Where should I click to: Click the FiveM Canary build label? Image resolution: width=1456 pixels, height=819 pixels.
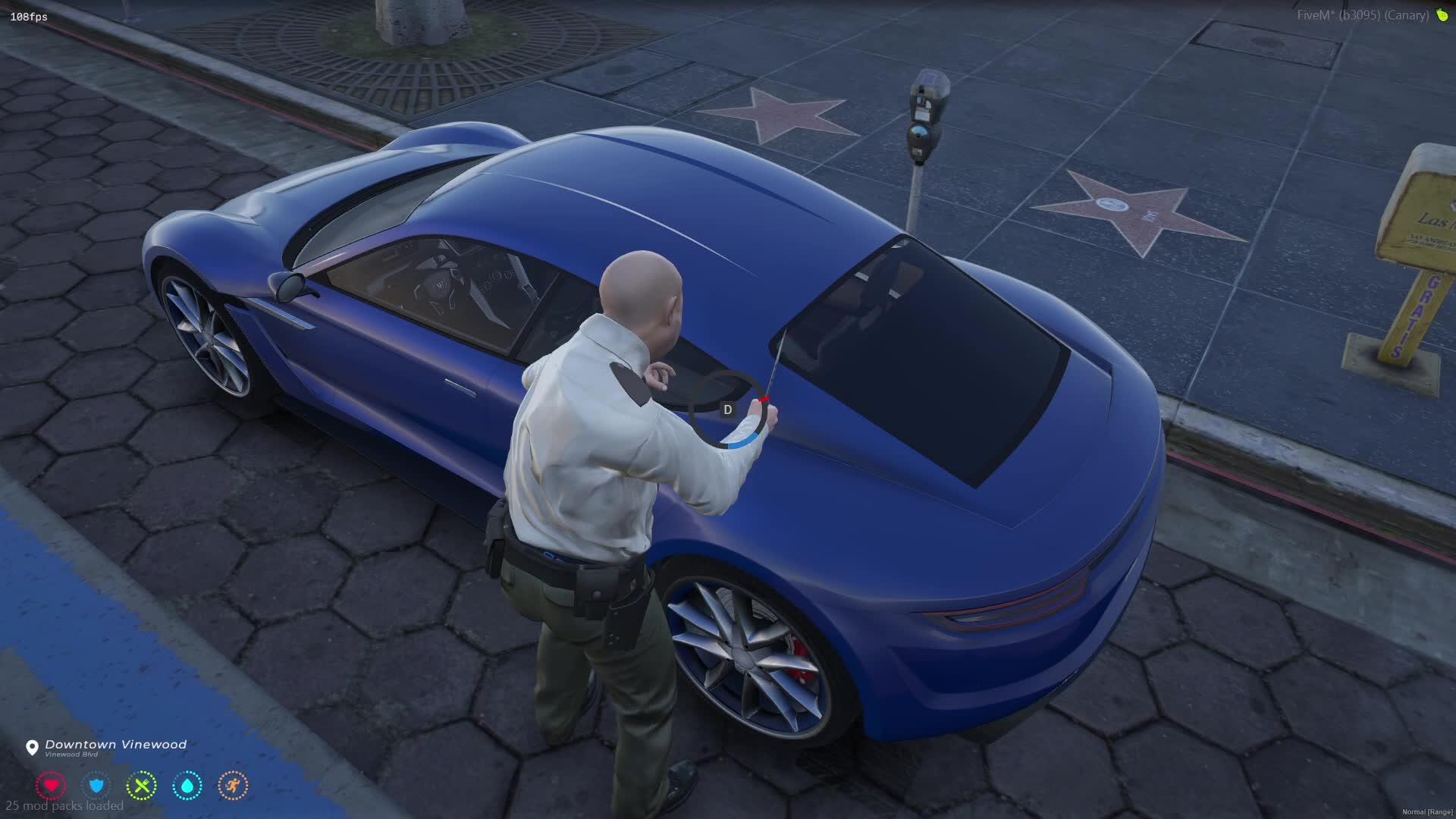[x=1363, y=15]
